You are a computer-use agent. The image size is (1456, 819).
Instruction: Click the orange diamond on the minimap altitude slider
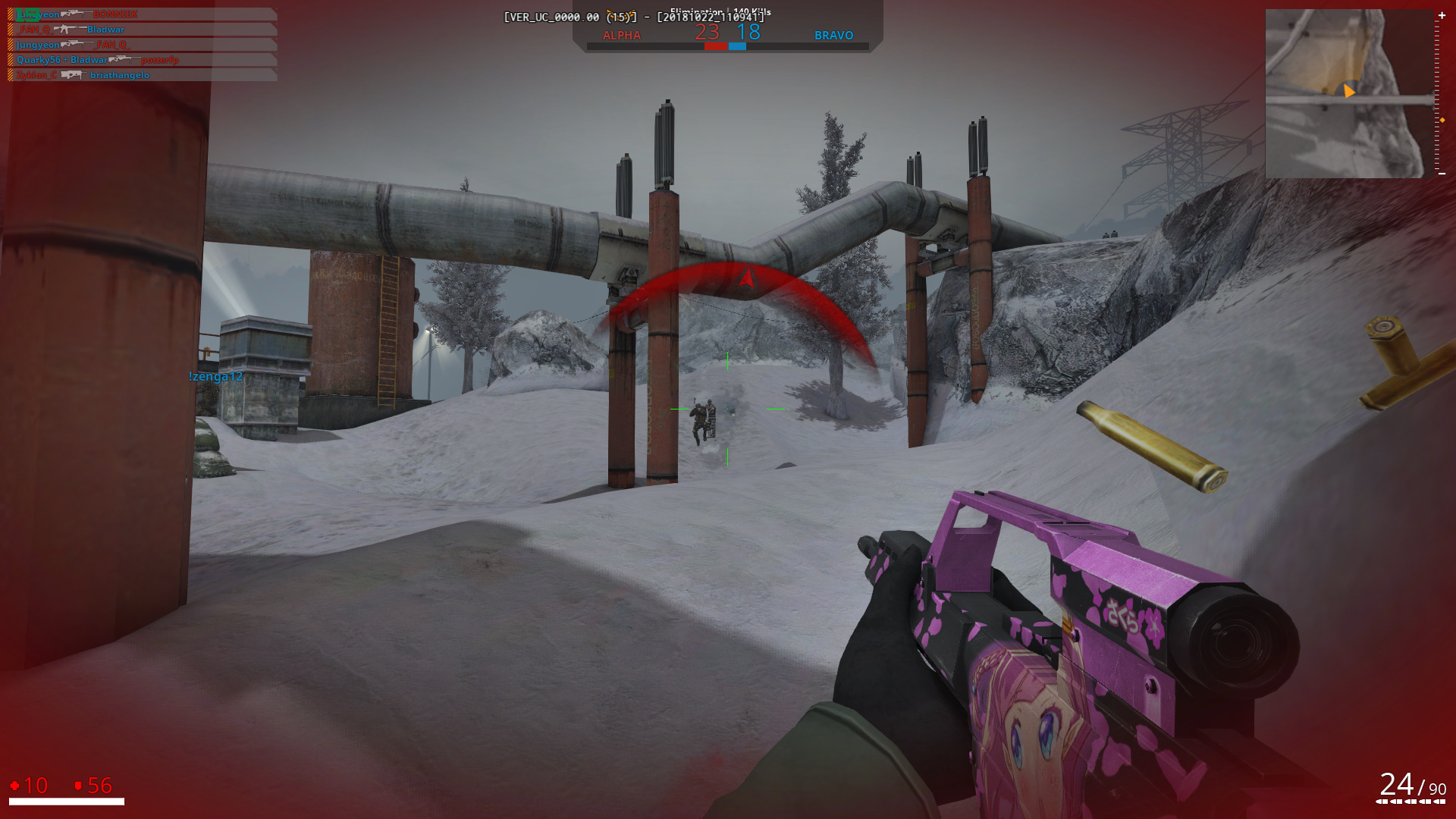pyautogui.click(x=1442, y=120)
